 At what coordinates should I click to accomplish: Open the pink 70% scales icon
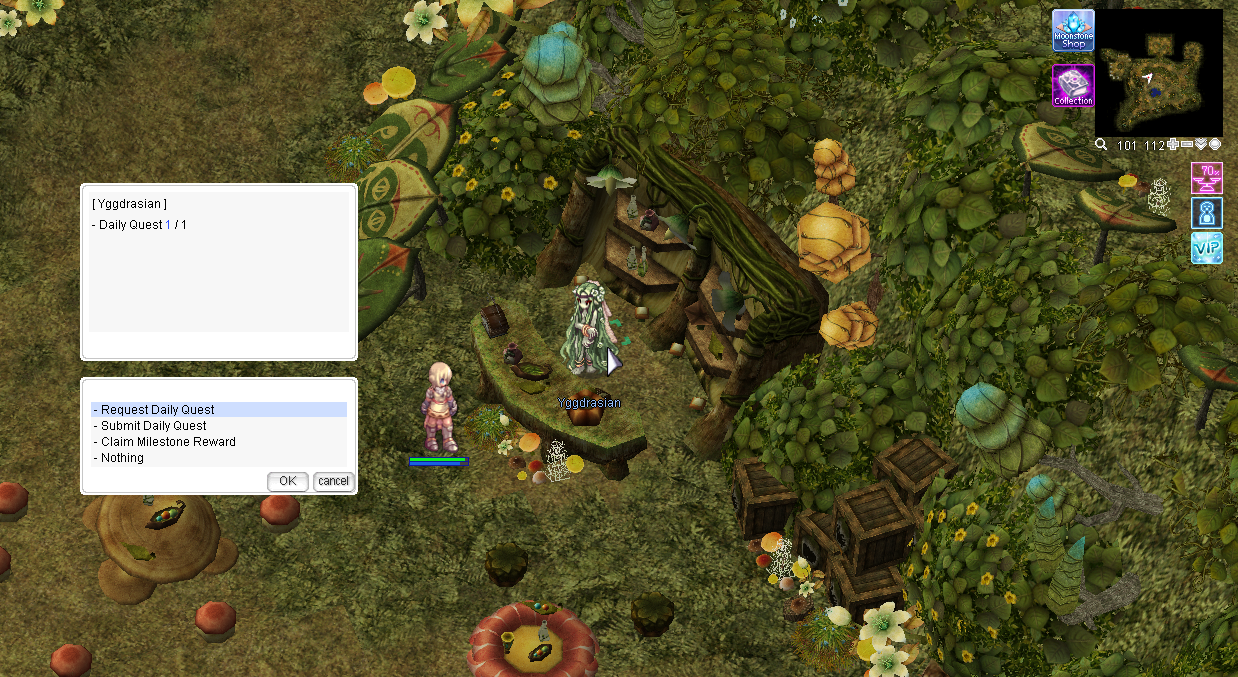tap(1207, 178)
